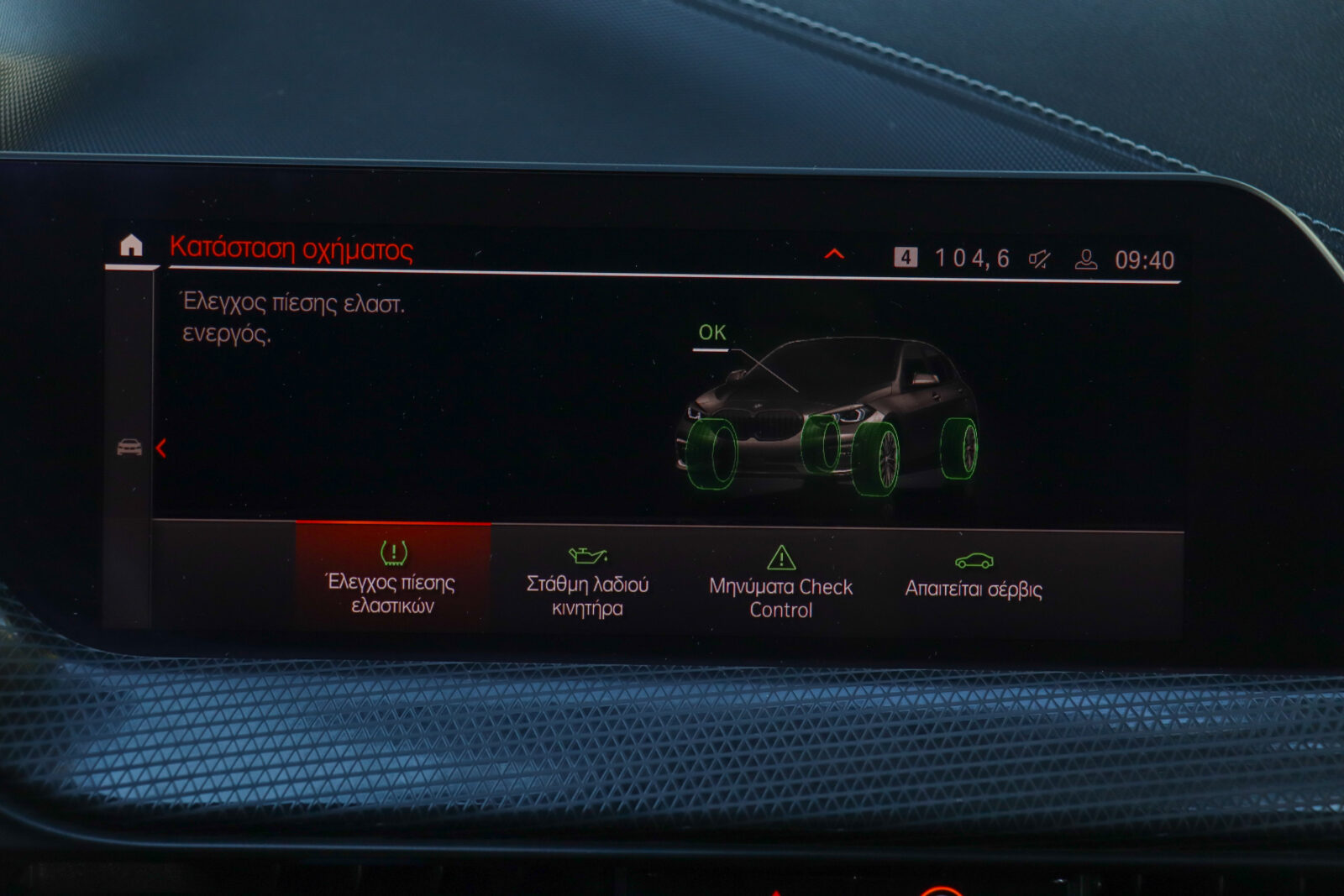Click the red left-arrow back chevron
Viewport: 1344px width, 896px height.
click(x=161, y=448)
